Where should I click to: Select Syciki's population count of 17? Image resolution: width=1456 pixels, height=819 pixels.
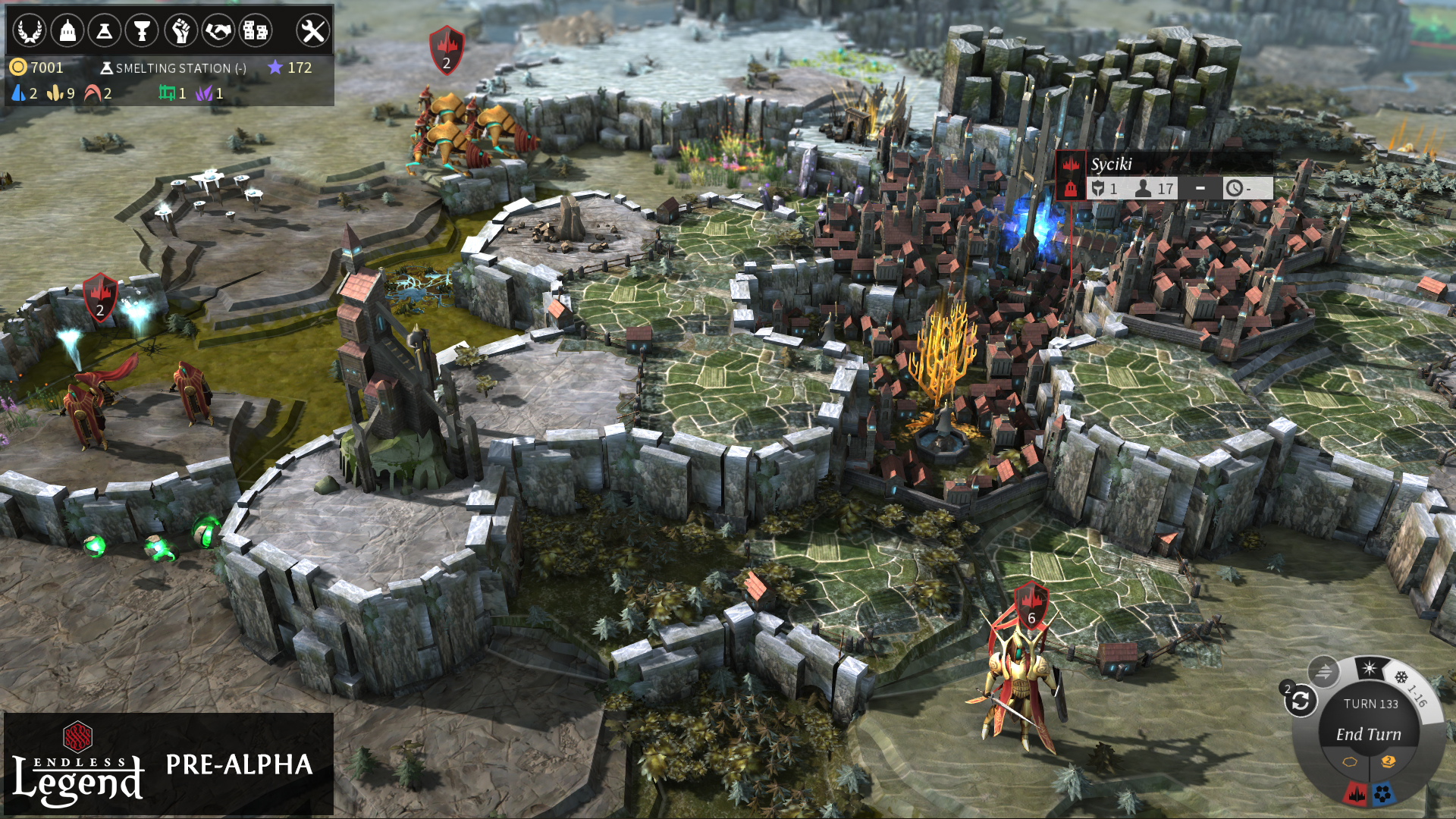1155,188
